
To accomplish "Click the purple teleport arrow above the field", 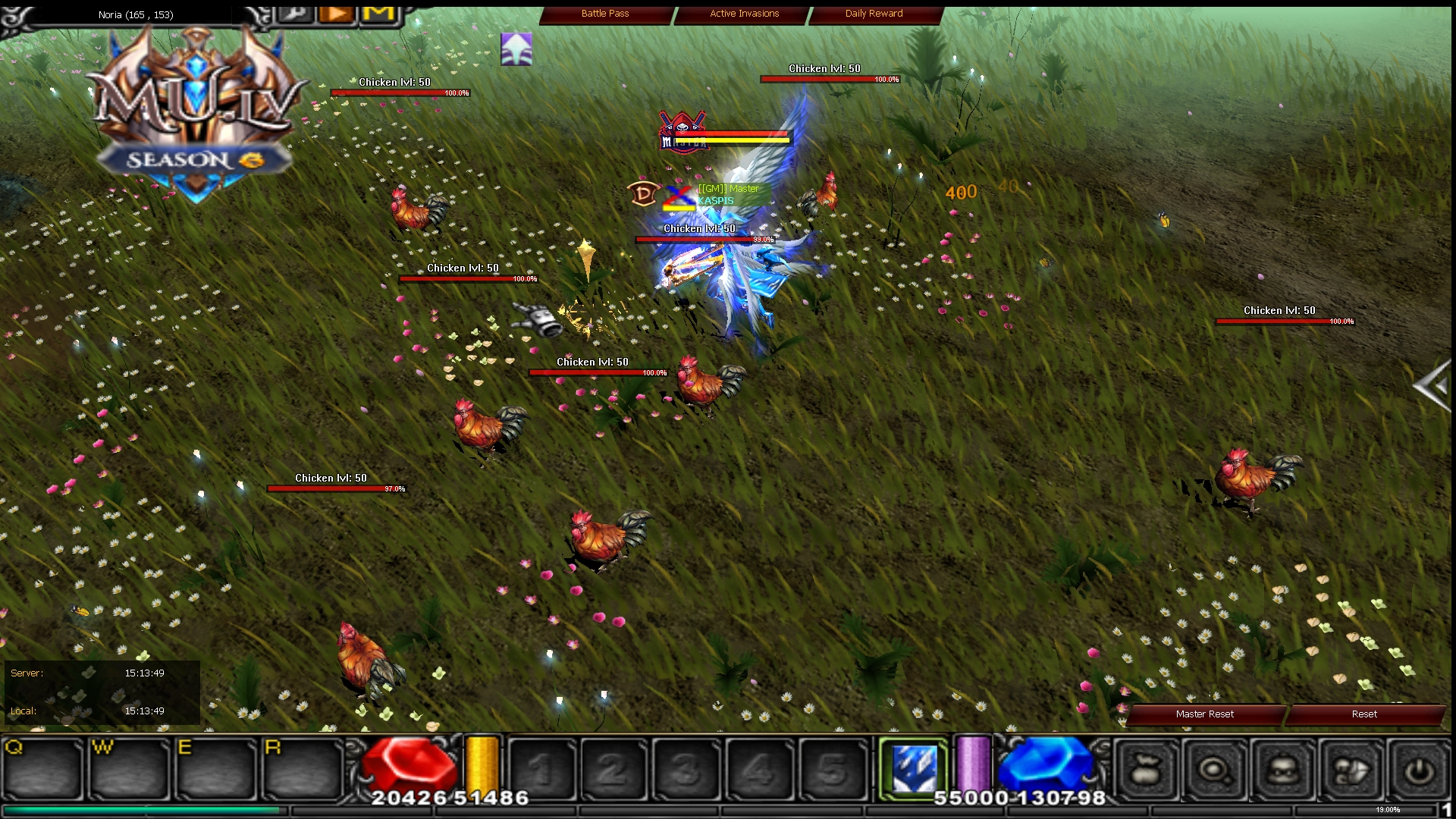I will click(x=516, y=48).
